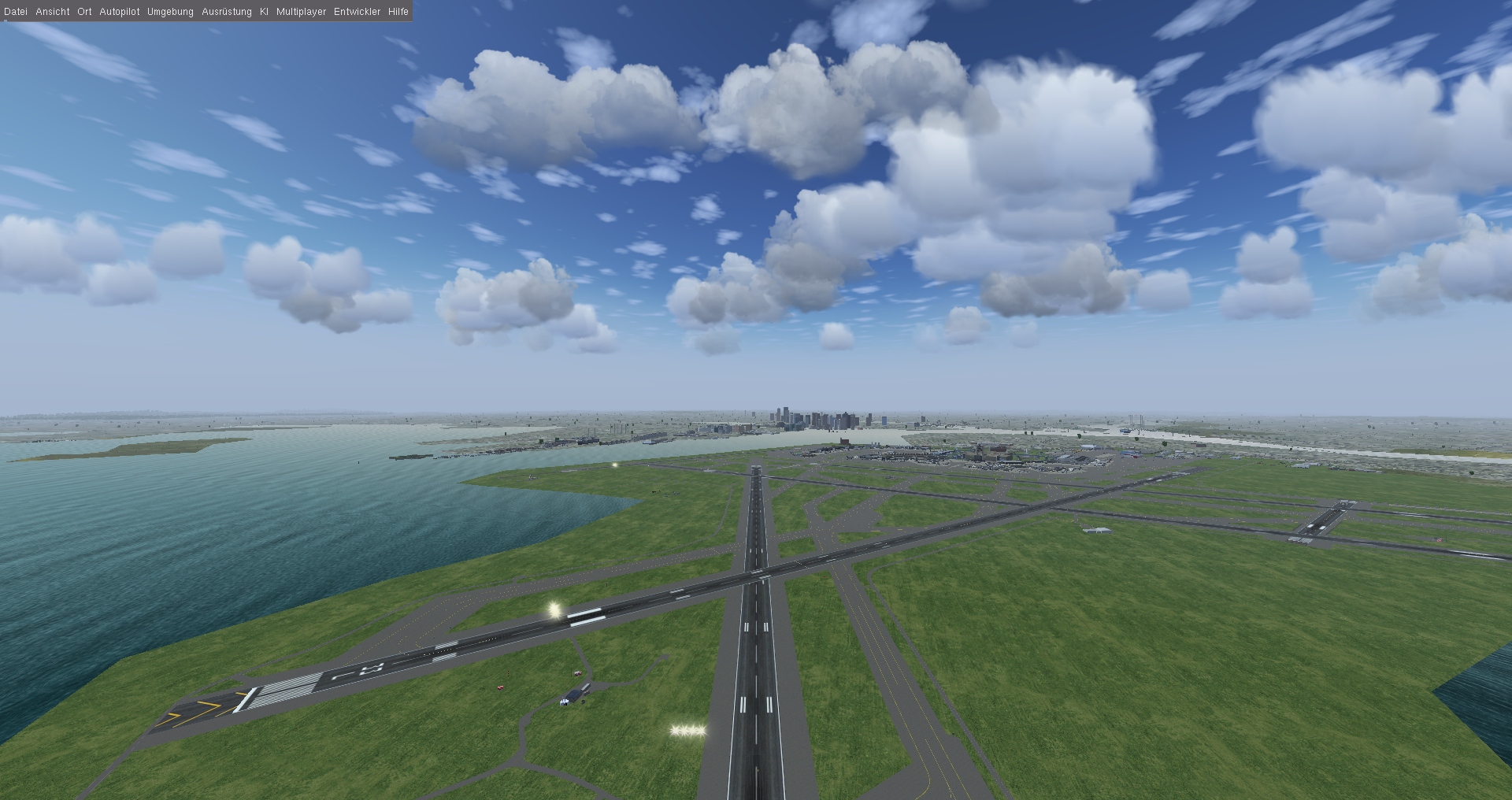
Task: Click the crossing runway on the far right
Action: pos(1329,520)
